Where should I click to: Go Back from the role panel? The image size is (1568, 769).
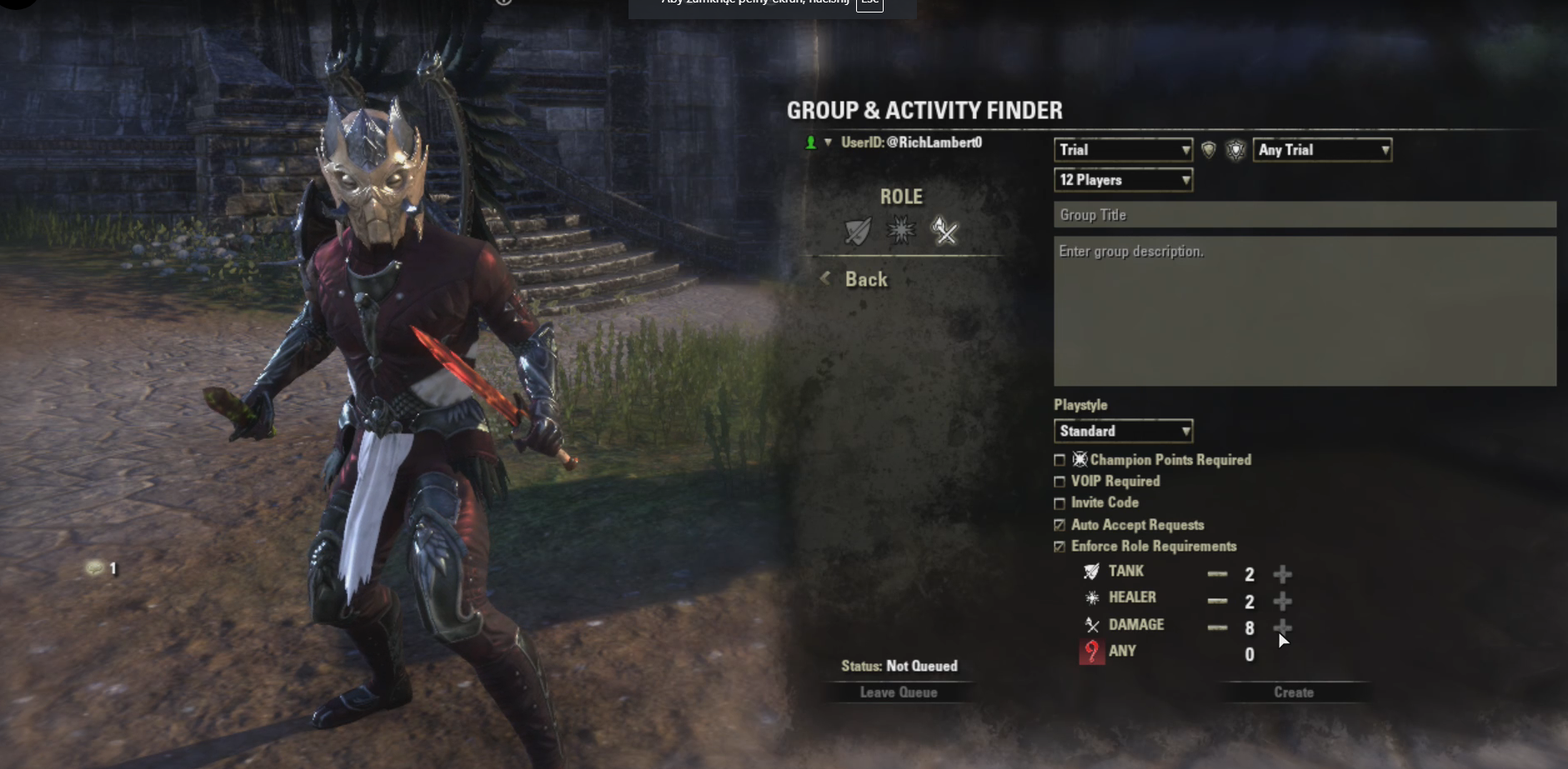pos(865,280)
